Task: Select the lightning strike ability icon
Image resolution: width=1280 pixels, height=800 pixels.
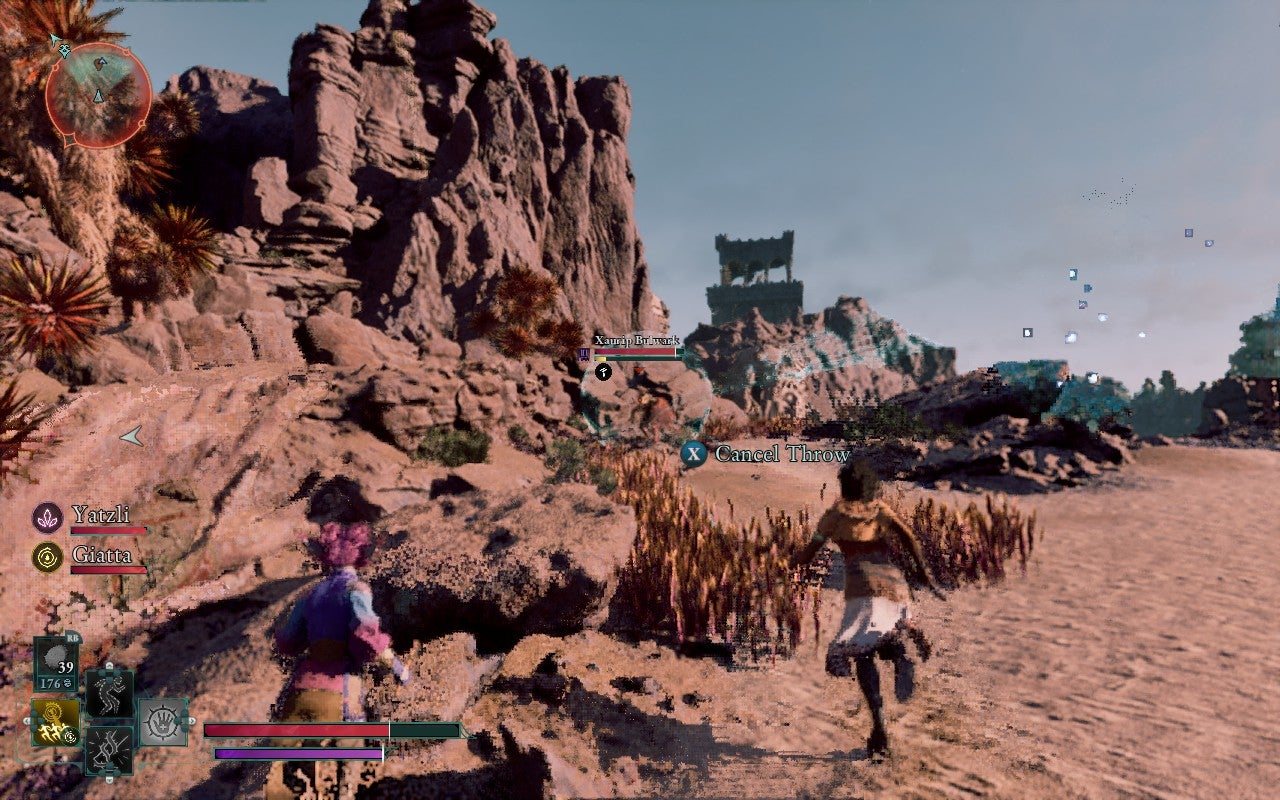Action: click(110, 750)
